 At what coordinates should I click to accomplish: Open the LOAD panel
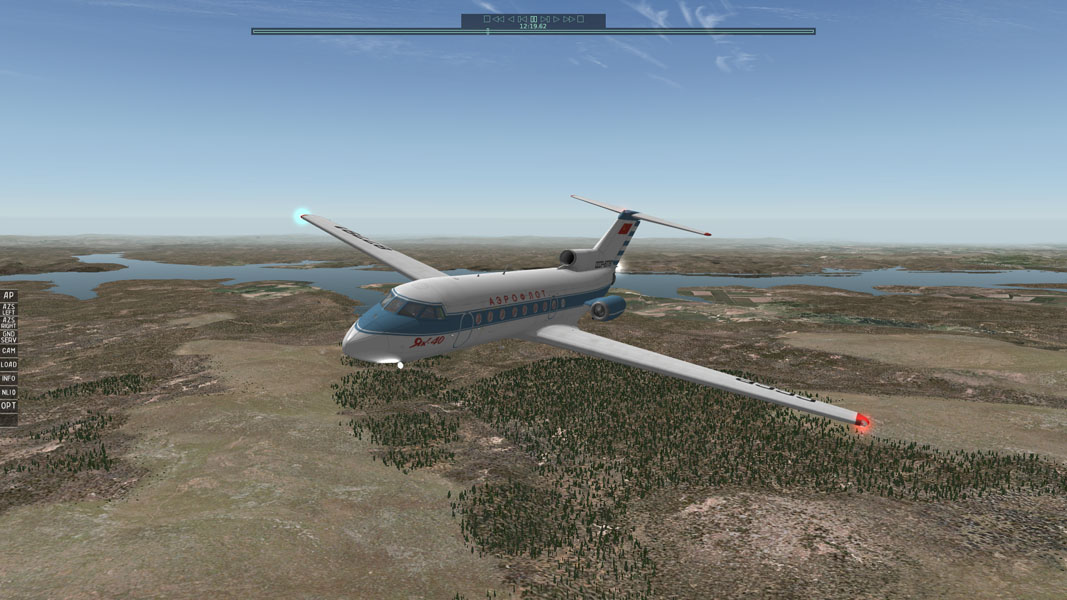(9, 365)
